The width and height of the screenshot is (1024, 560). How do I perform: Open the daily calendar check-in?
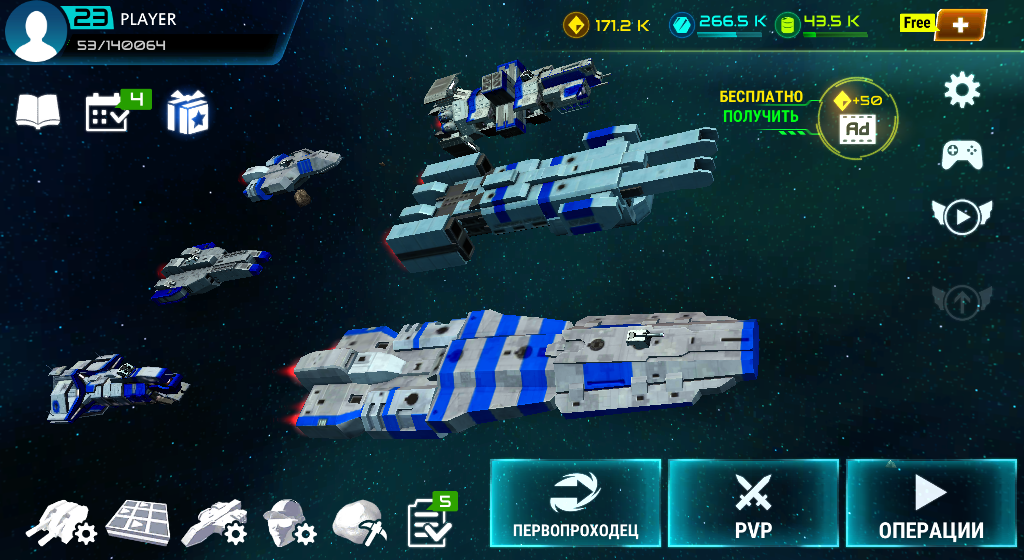pyautogui.click(x=108, y=112)
